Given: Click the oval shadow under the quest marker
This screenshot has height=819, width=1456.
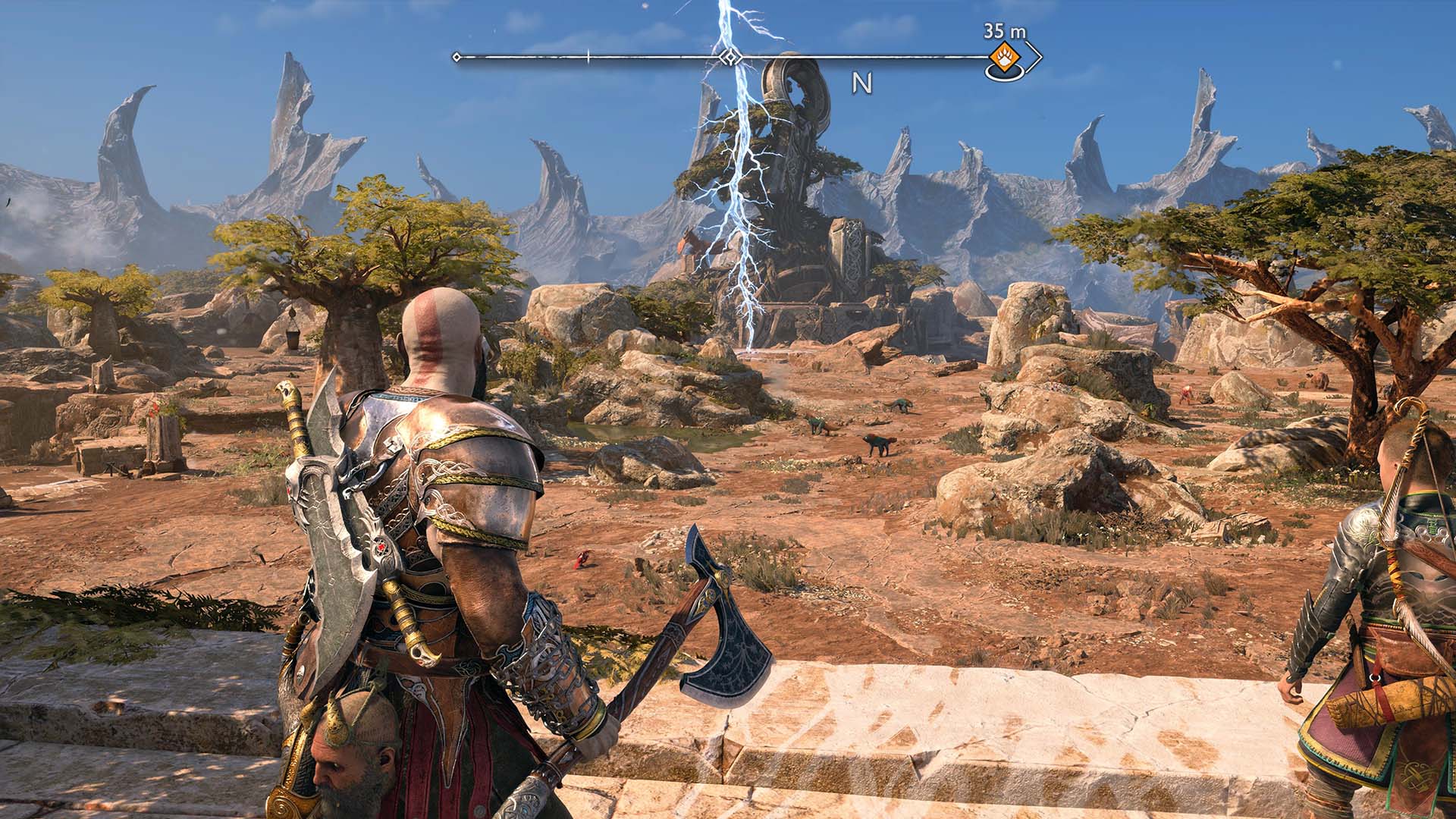Looking at the screenshot, I should click(1004, 74).
